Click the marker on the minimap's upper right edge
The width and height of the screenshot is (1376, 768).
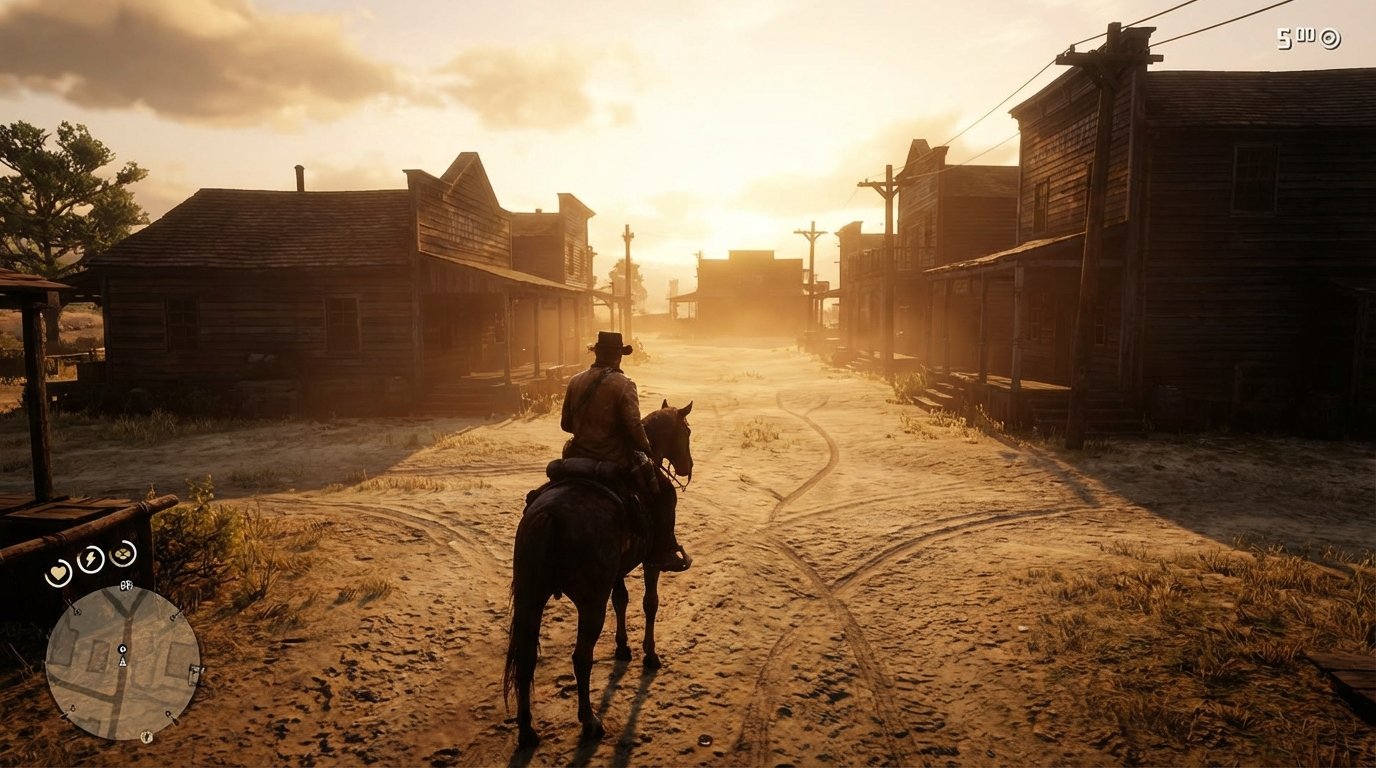(174, 616)
